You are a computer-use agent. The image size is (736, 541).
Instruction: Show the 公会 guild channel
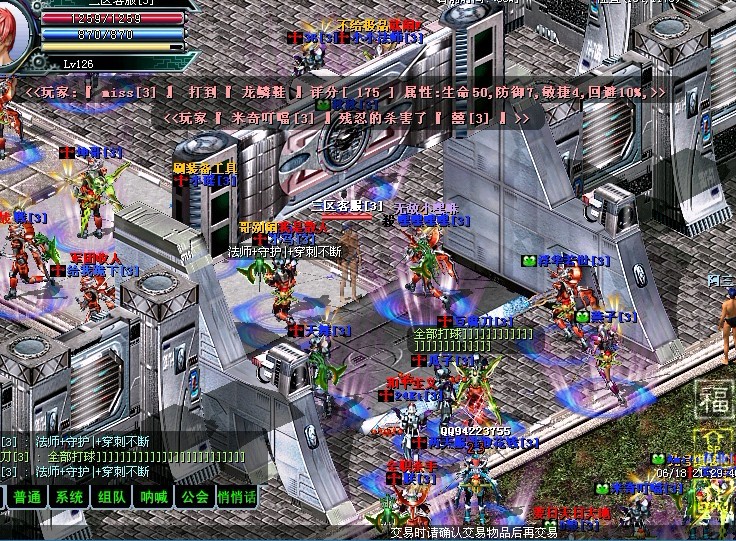tap(195, 497)
